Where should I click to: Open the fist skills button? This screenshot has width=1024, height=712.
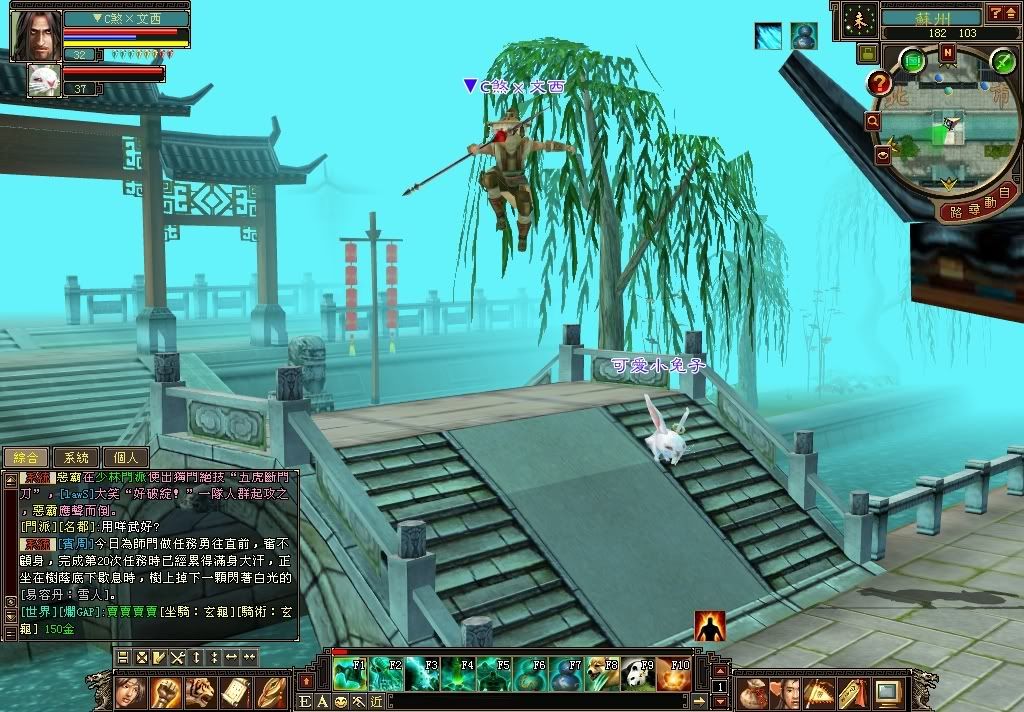coord(166,692)
